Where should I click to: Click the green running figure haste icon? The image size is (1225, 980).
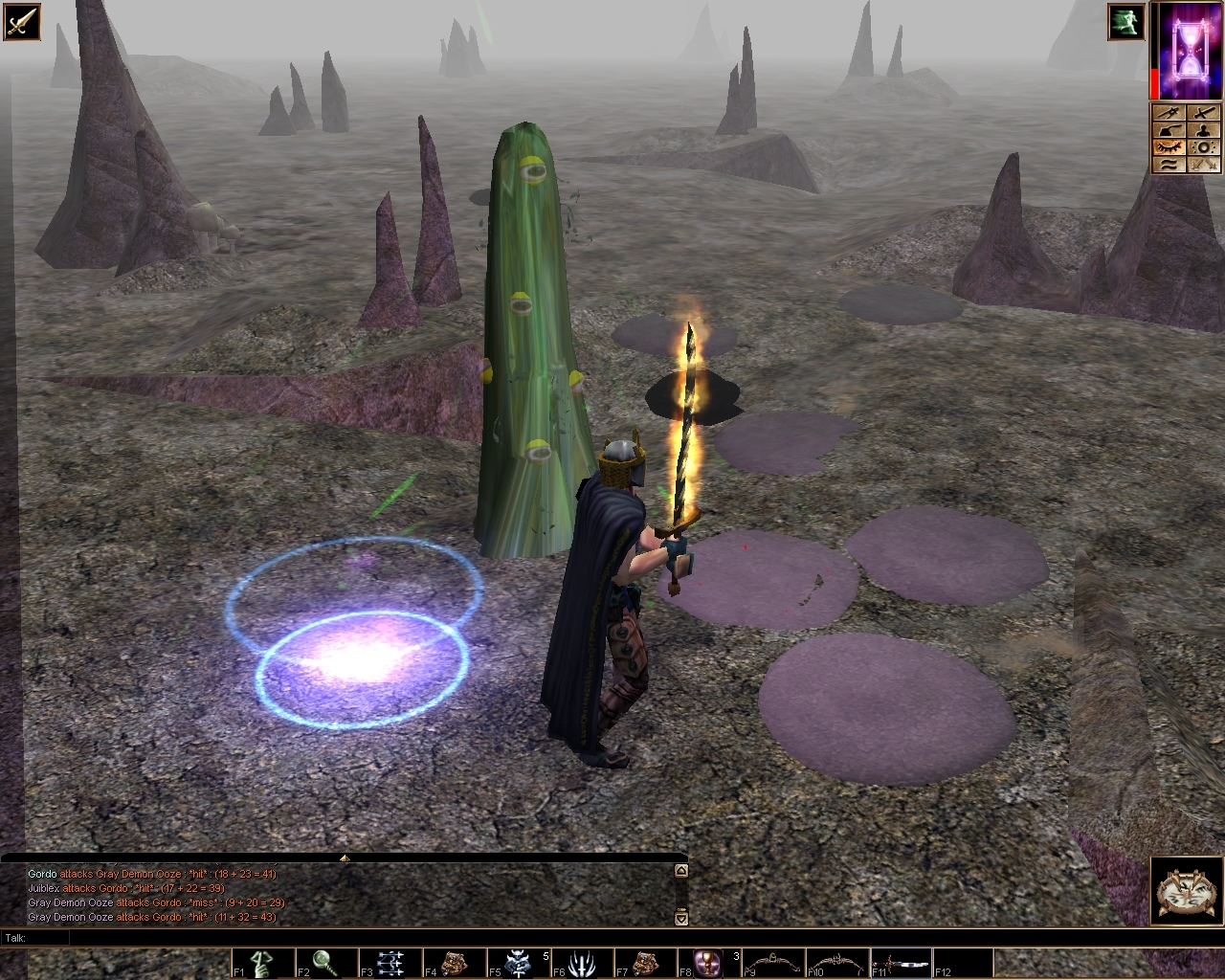[x=1126, y=22]
